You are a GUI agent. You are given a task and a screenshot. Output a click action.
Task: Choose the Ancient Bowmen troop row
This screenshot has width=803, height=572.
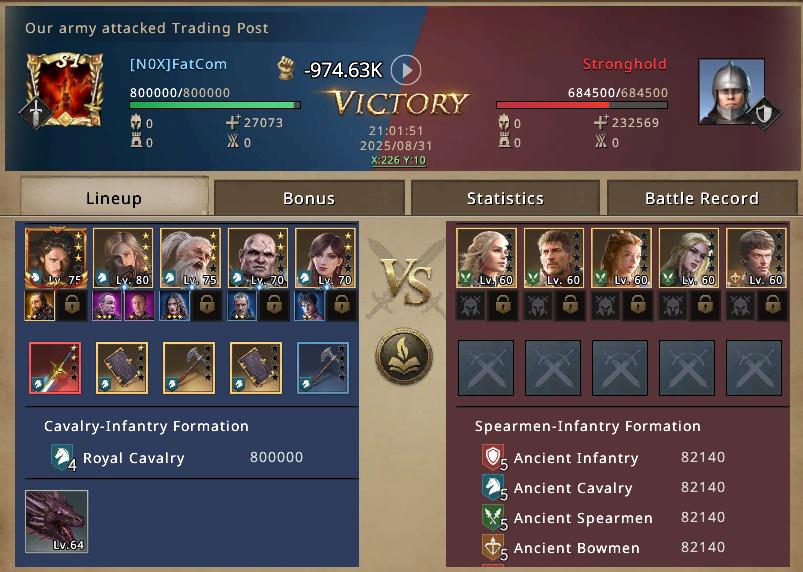[603, 548]
